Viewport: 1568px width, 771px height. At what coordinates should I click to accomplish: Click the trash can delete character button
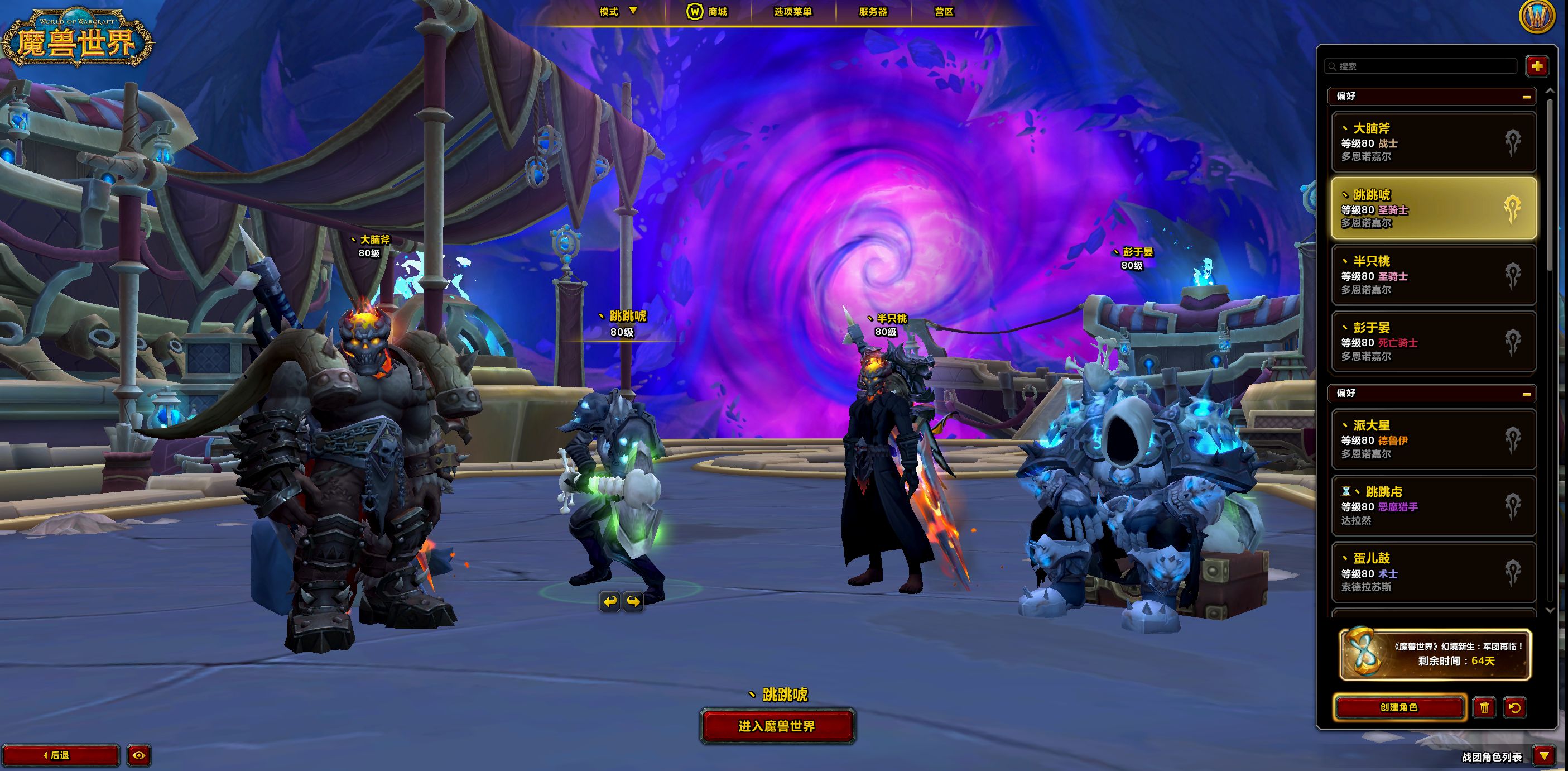(x=1485, y=707)
